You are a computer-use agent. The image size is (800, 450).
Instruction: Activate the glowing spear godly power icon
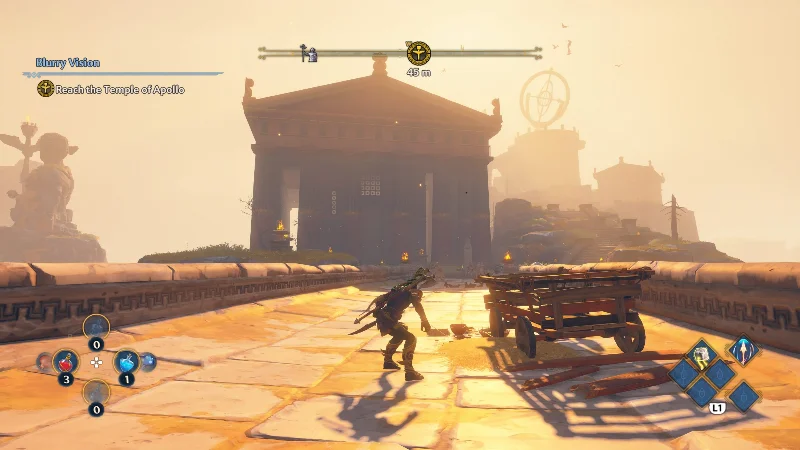coord(742,351)
